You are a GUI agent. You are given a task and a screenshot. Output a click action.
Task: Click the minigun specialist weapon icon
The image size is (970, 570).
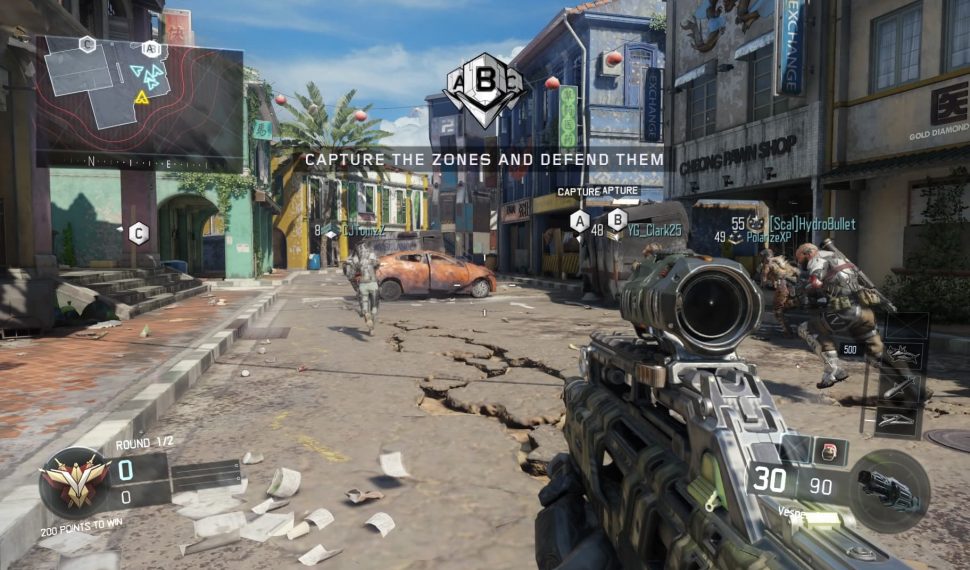(888, 490)
